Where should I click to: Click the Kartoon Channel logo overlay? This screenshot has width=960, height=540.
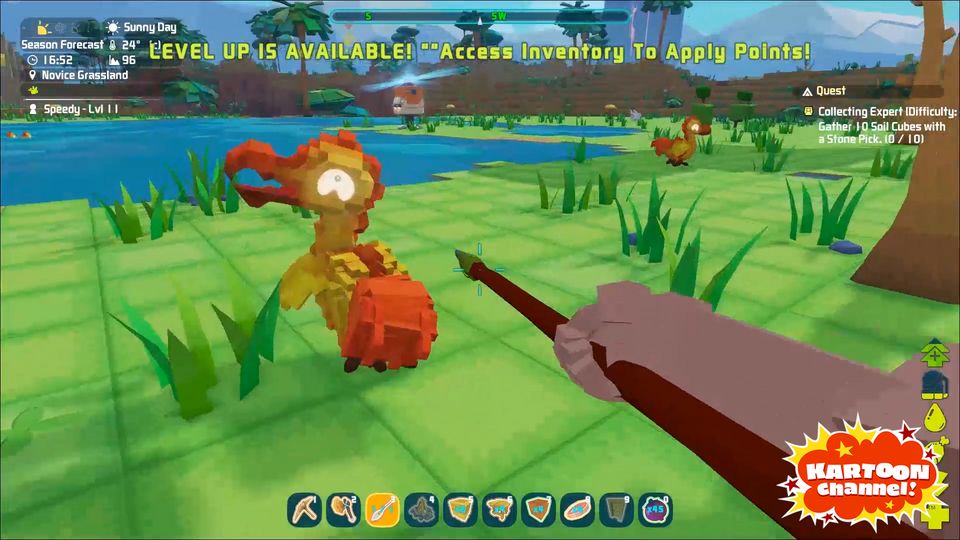tap(864, 477)
